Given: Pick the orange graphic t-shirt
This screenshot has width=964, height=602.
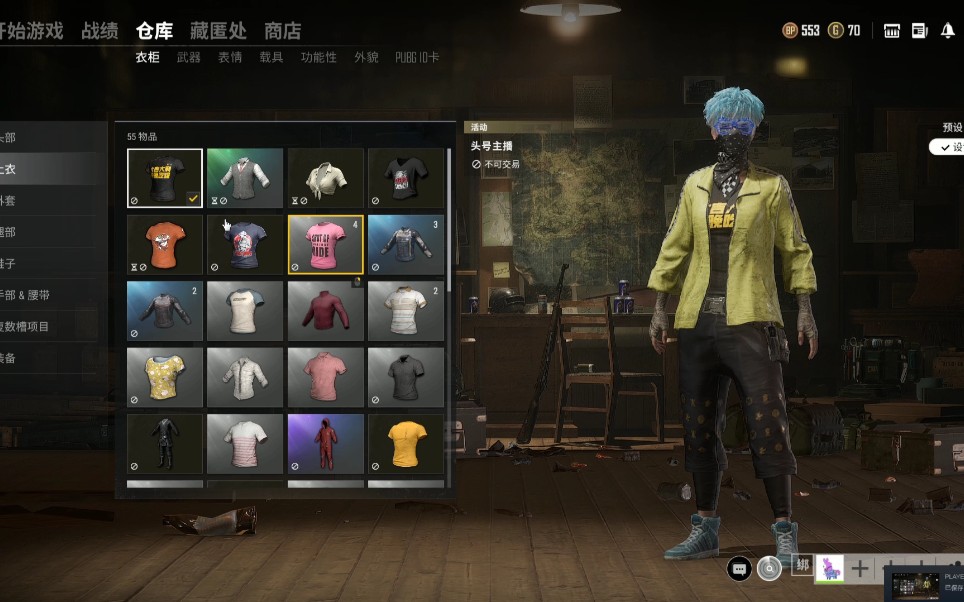Looking at the screenshot, I should pos(165,244).
